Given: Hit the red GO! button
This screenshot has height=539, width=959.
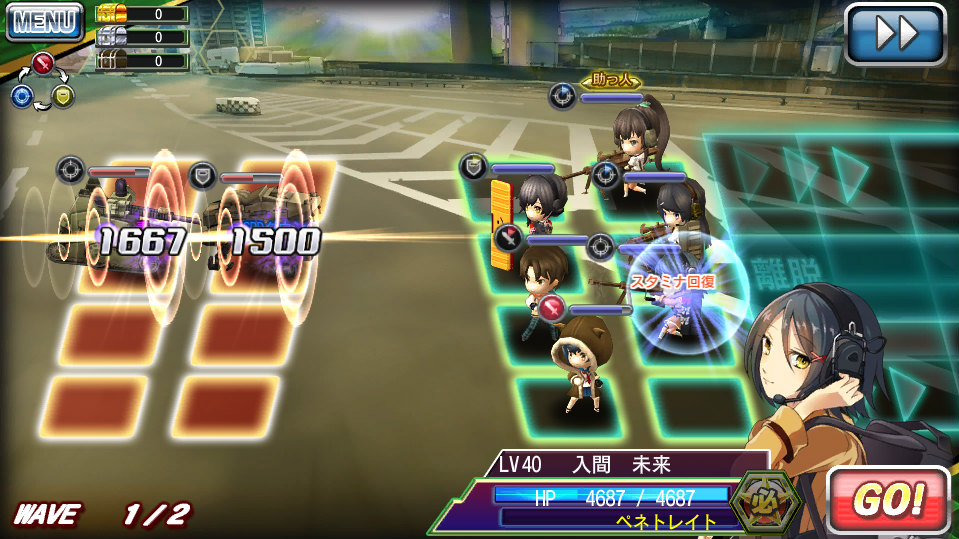Looking at the screenshot, I should pyautogui.click(x=887, y=499).
